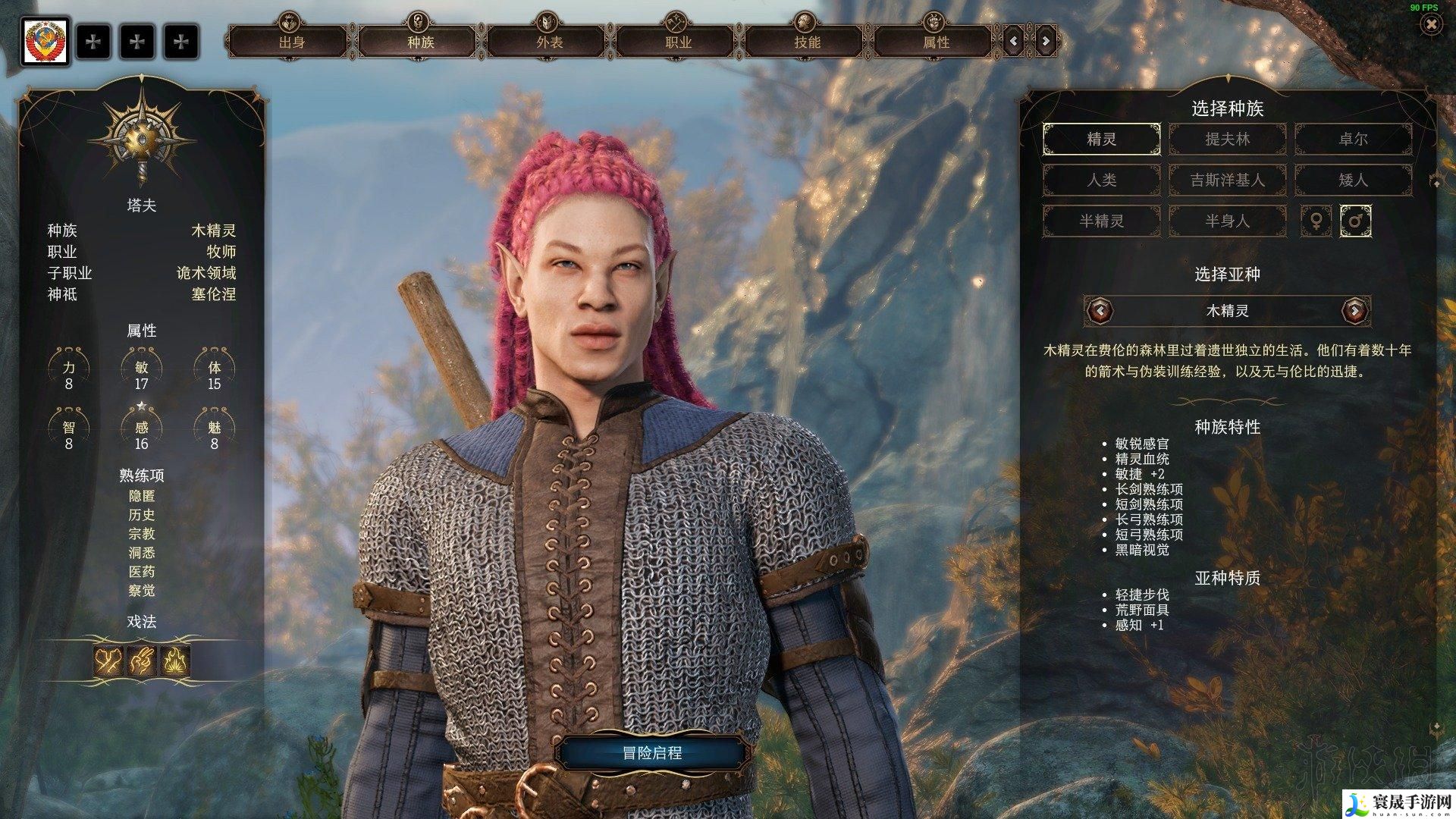This screenshot has width=1456, height=819.
Task: Select the male gender symbol
Action: point(1355,221)
